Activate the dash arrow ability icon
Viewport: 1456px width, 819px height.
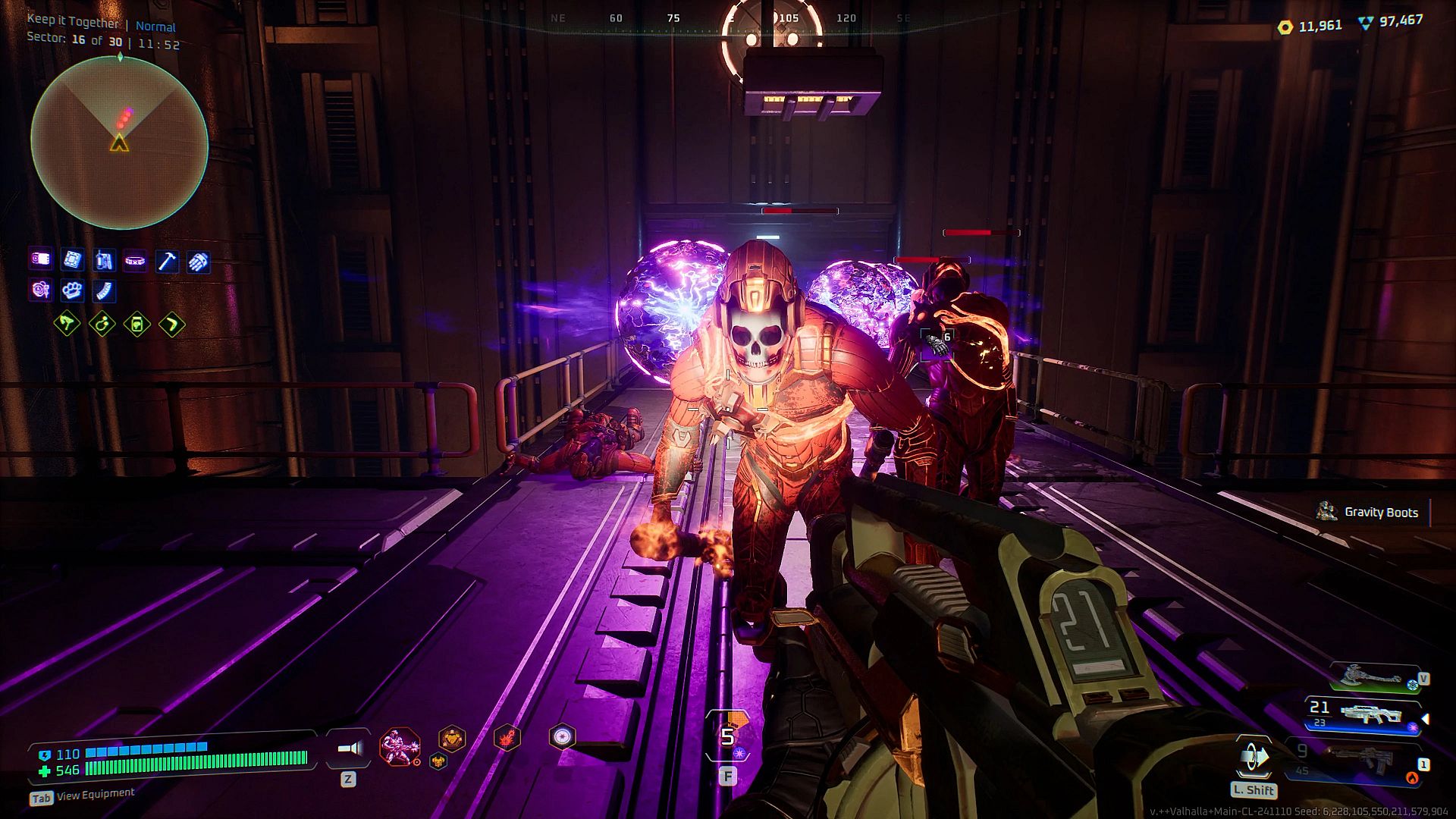click(1254, 758)
